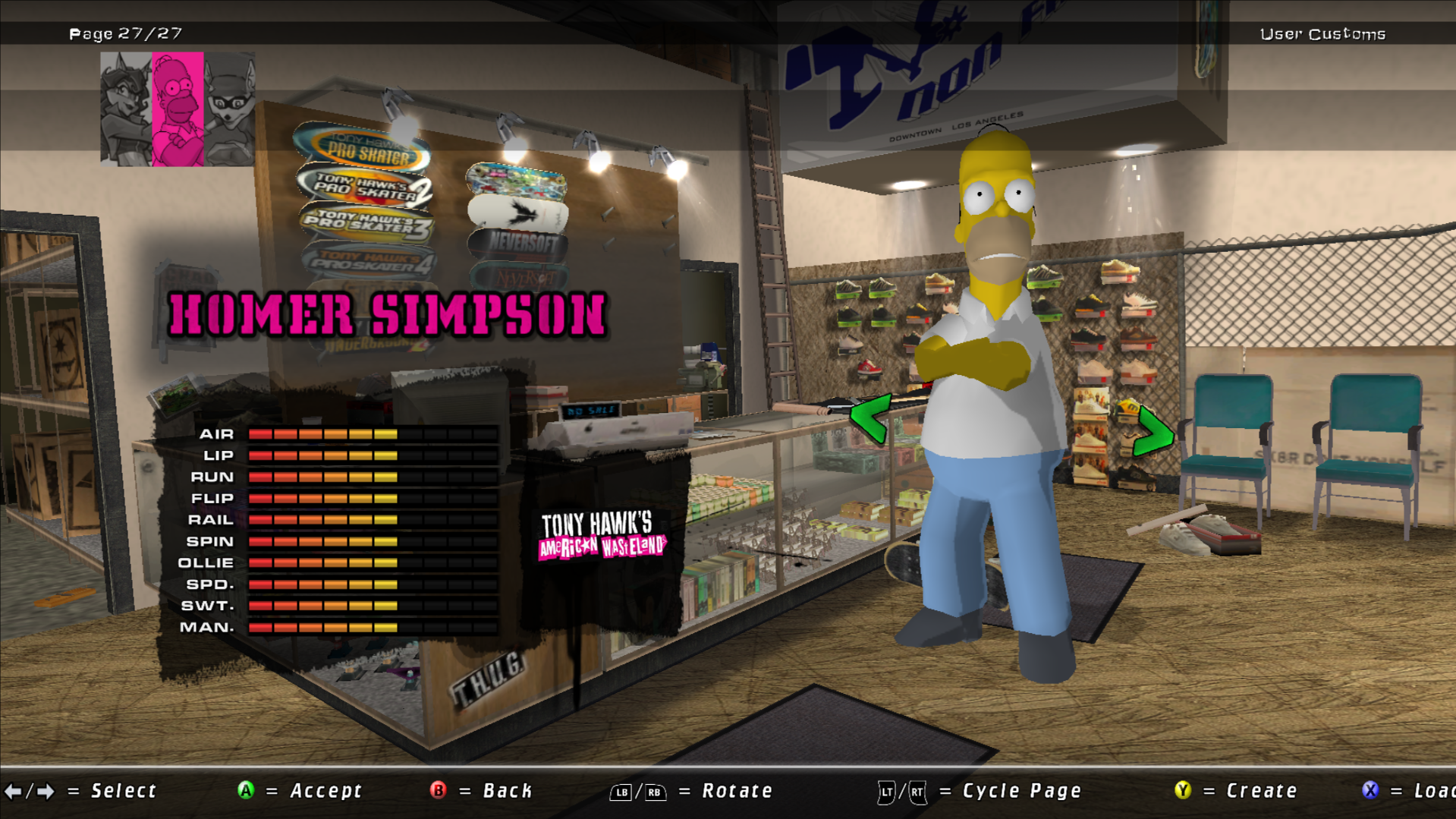Pick the masked raccoon portrait right of Homer
The width and height of the screenshot is (1456, 819).
coord(229,109)
